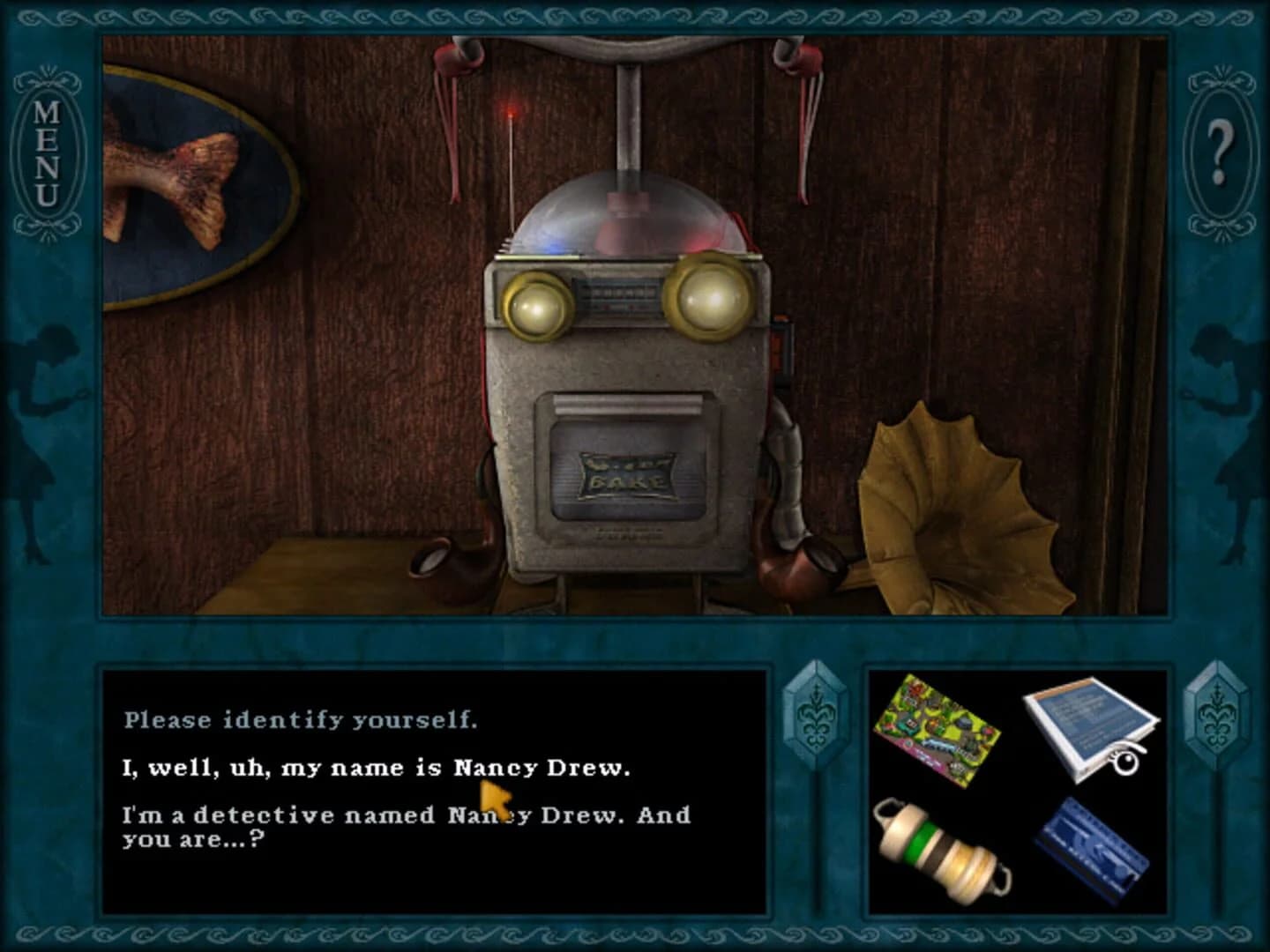Viewport: 1270px width, 952px height.
Task: Click the tobacco pipe on the shelf
Action: [x=798, y=560]
